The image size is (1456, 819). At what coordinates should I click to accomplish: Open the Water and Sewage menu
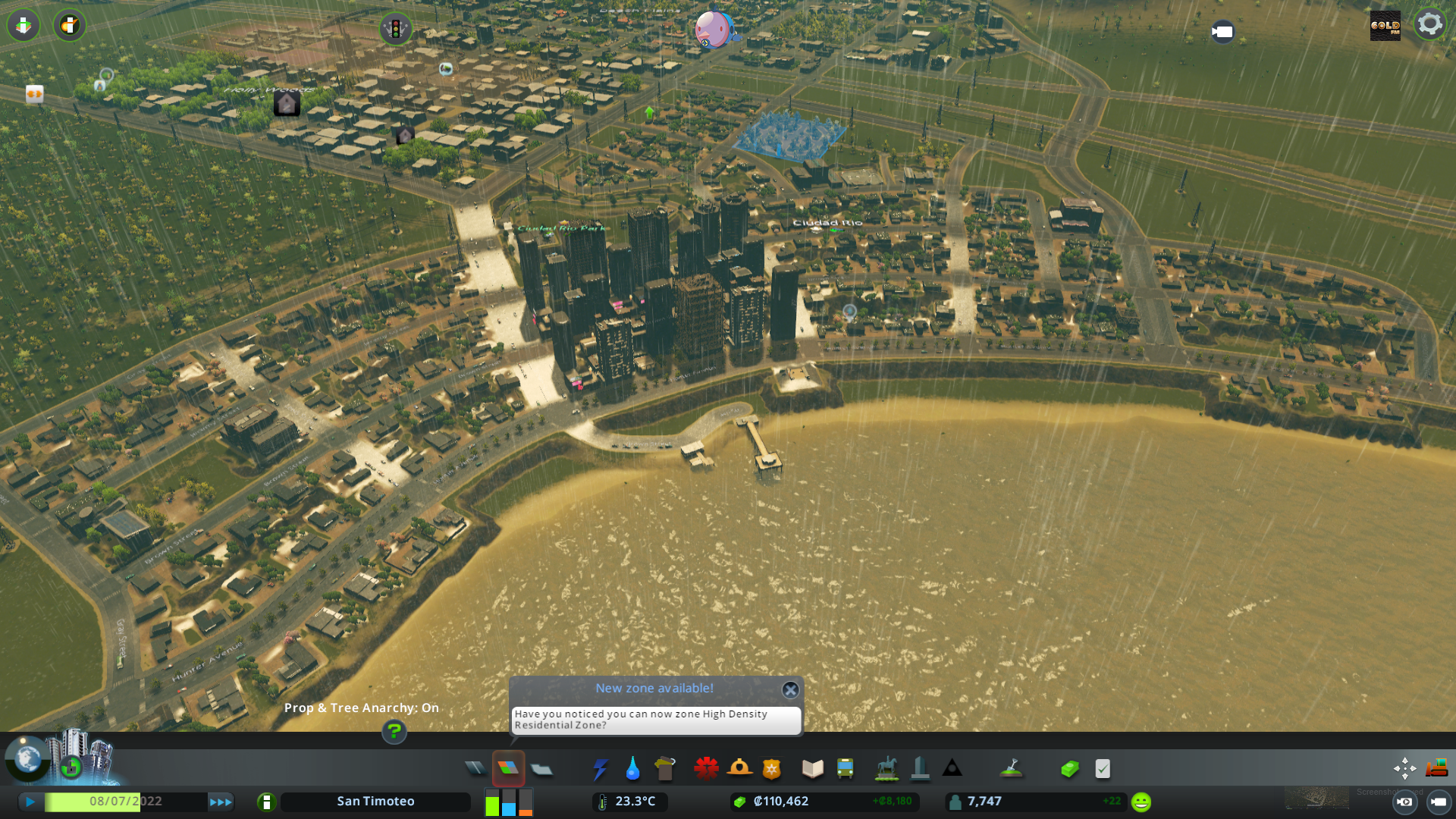click(633, 768)
